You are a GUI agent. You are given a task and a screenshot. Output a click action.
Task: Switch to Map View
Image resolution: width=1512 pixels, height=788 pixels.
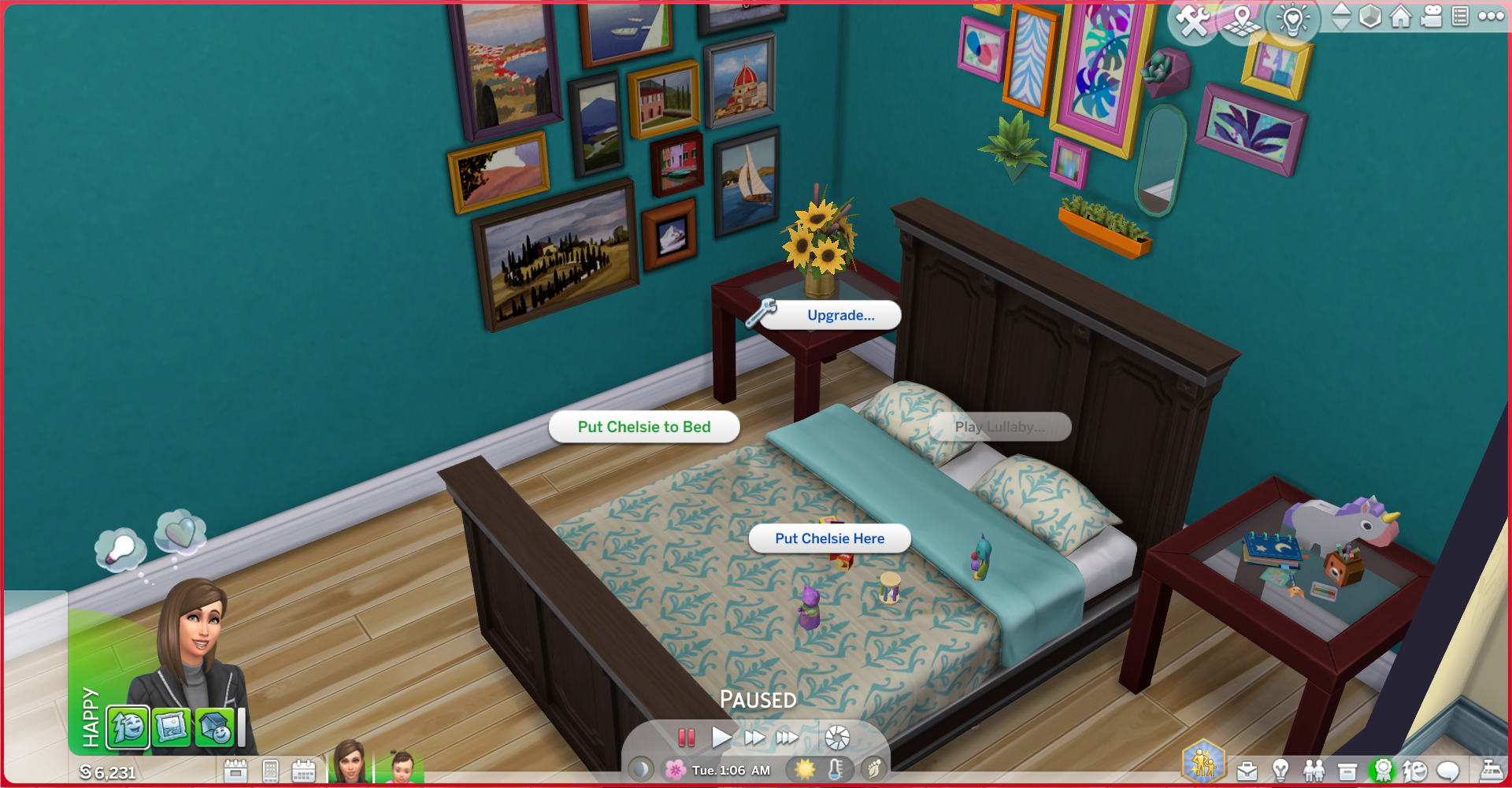1242,20
